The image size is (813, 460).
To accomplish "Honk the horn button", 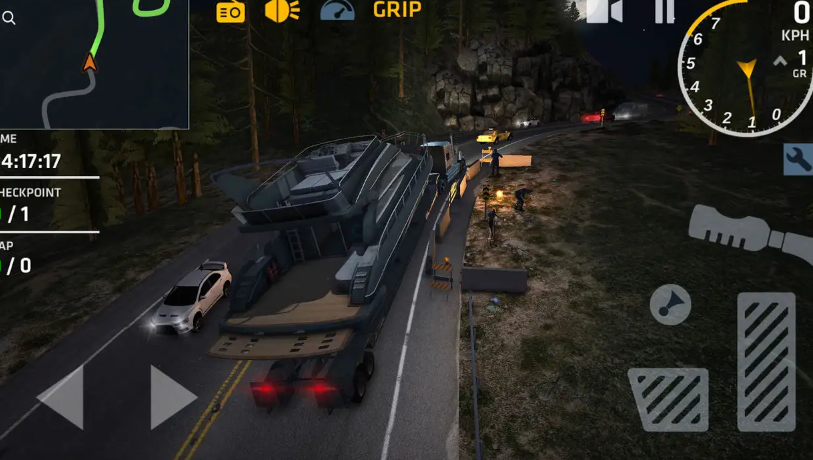I will tap(670, 304).
